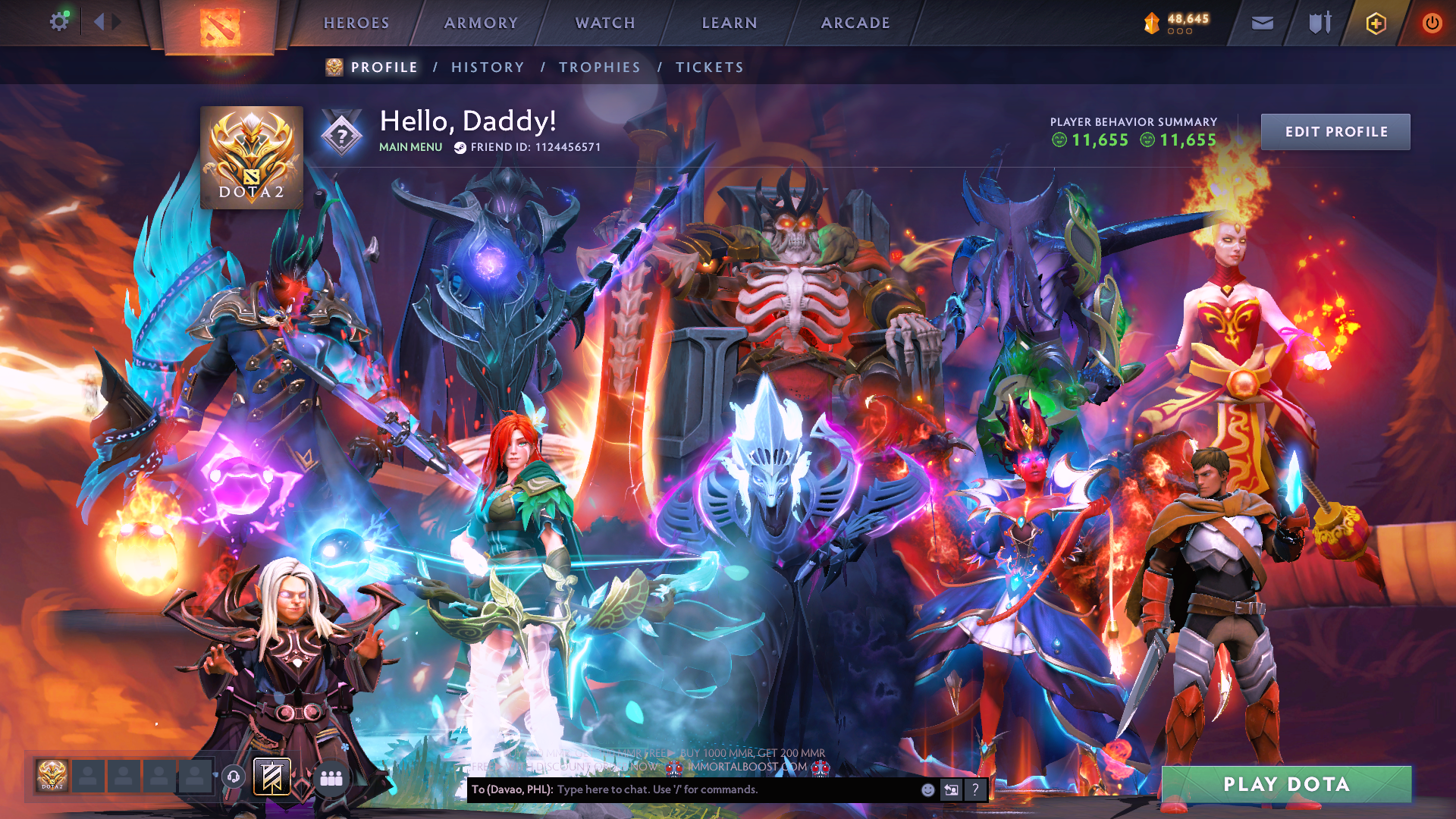Open the mail inbox envelope
Viewport: 1456px width, 819px height.
pos(1263,24)
